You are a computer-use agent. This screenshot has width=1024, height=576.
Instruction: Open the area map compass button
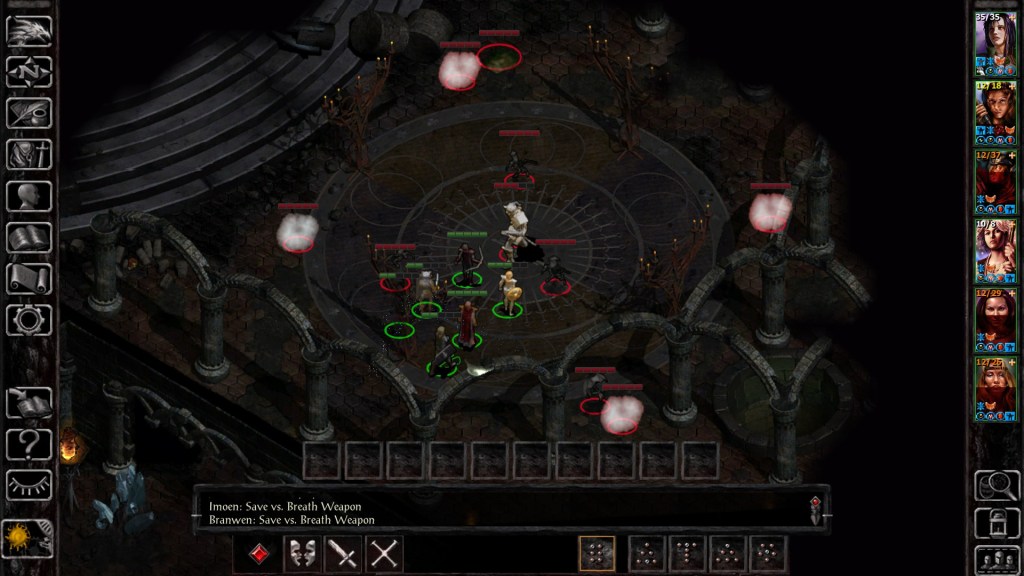[29, 72]
